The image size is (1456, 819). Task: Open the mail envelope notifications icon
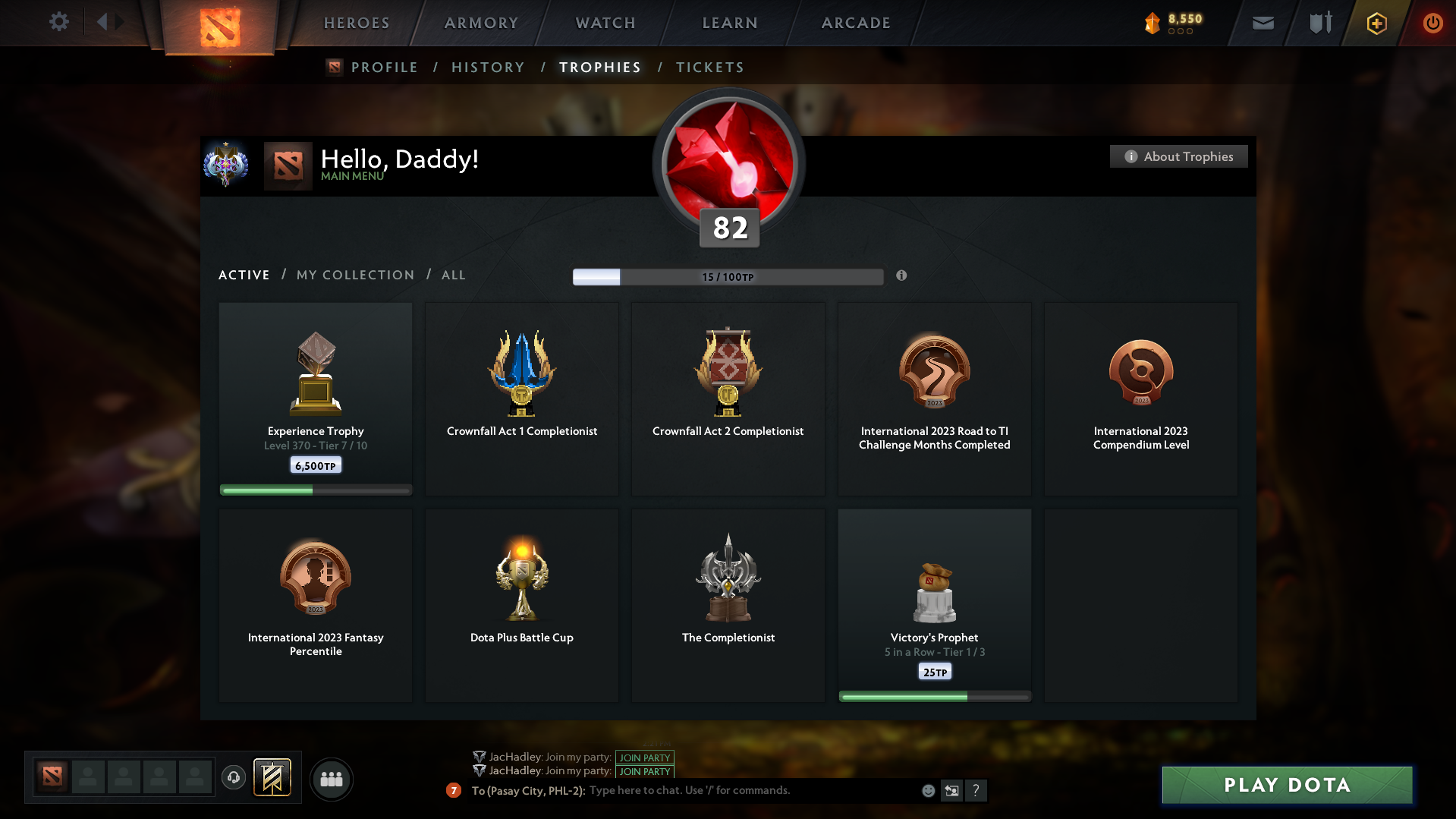1262,23
